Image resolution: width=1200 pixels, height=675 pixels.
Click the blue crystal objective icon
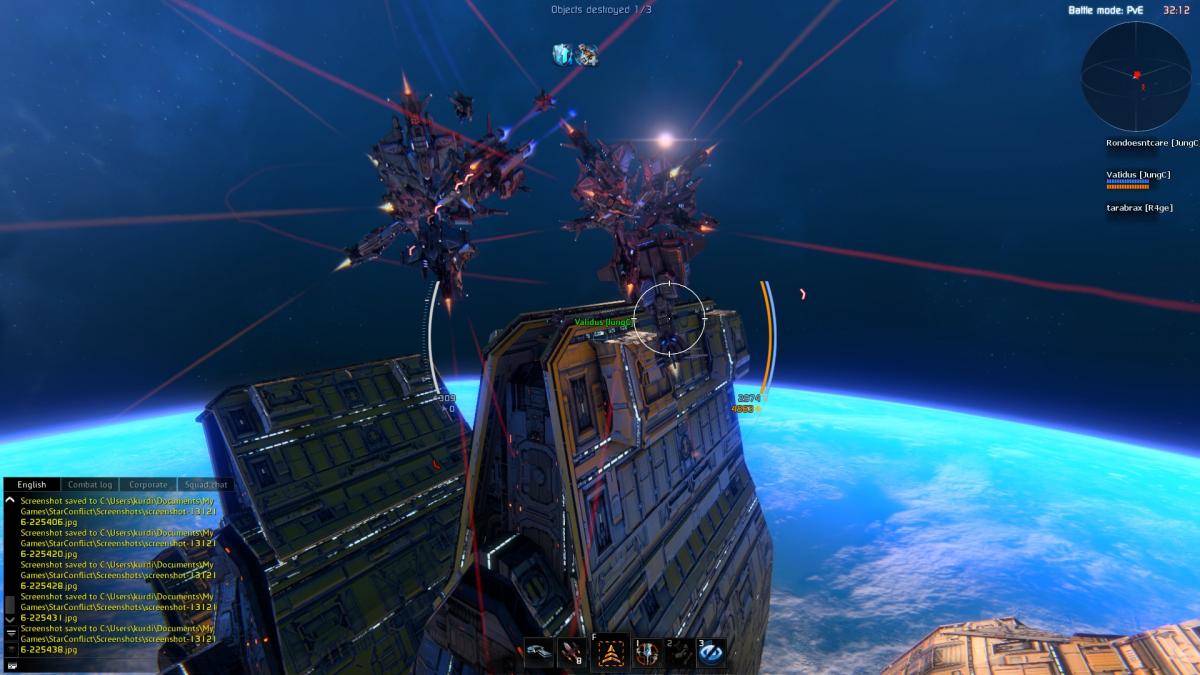tap(563, 54)
